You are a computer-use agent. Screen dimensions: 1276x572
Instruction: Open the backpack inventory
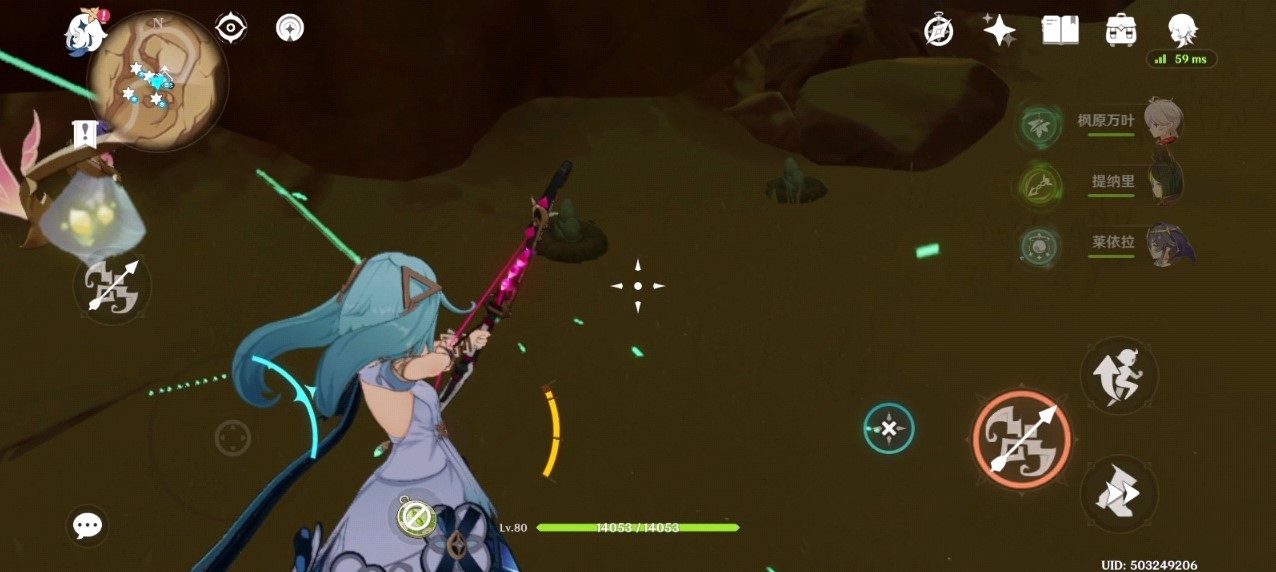pyautogui.click(x=1121, y=30)
